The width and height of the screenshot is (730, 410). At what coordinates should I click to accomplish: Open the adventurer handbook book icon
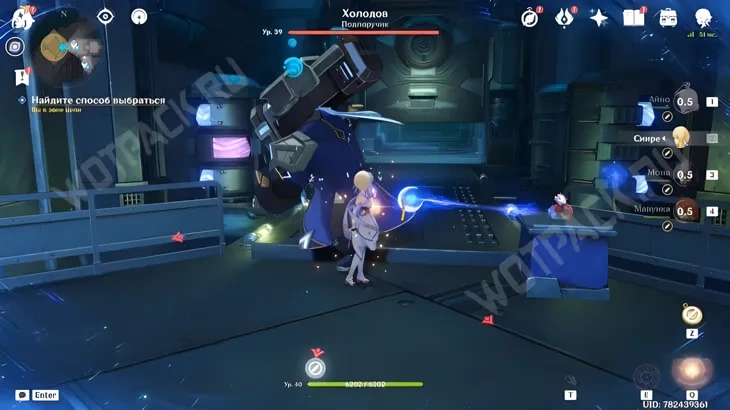[633, 17]
